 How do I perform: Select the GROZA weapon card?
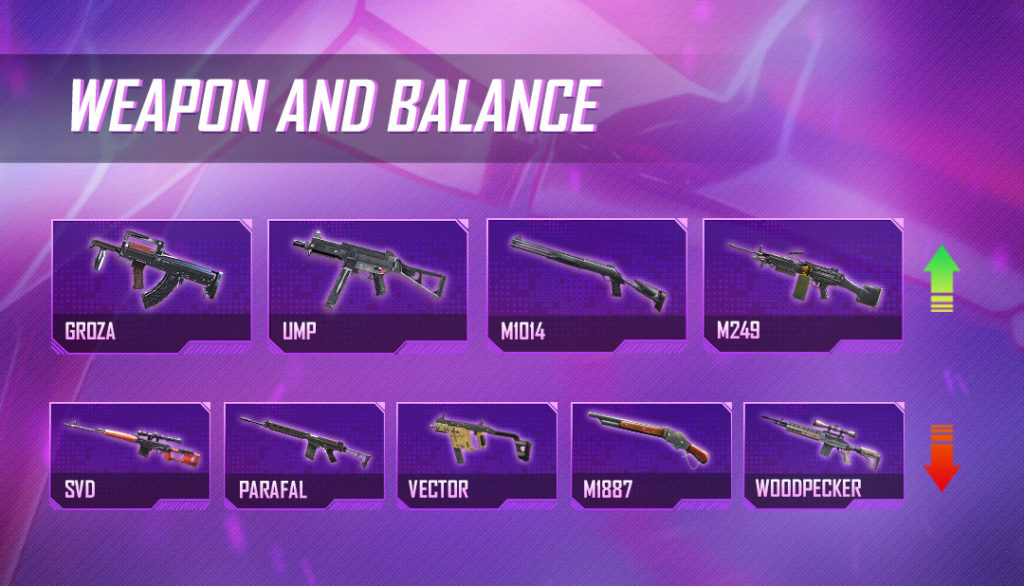(150, 285)
